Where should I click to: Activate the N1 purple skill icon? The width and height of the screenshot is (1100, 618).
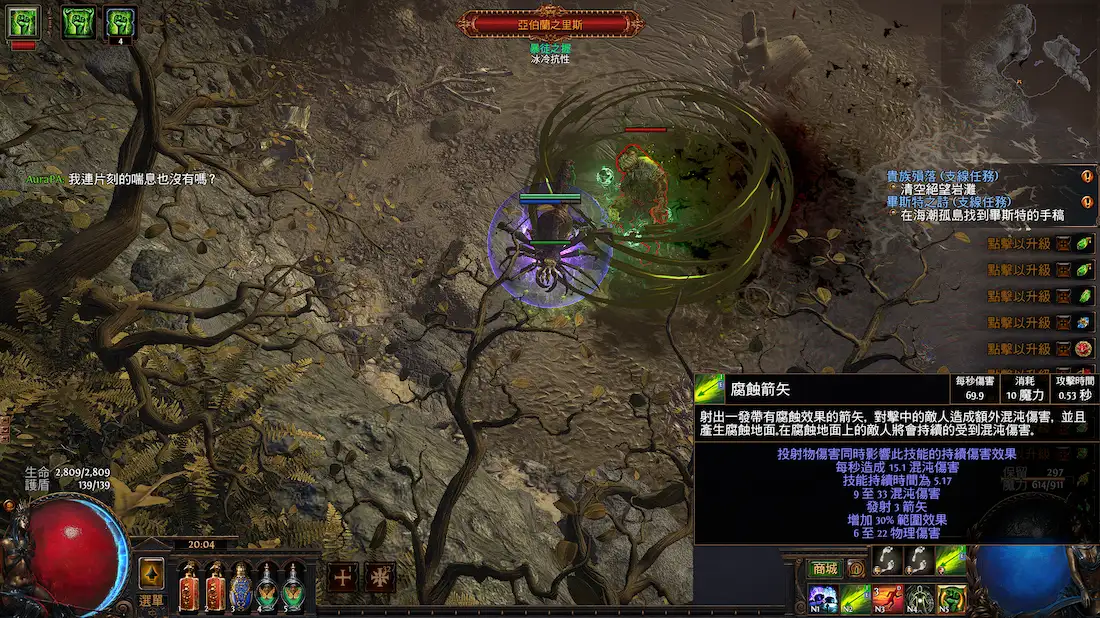click(824, 598)
